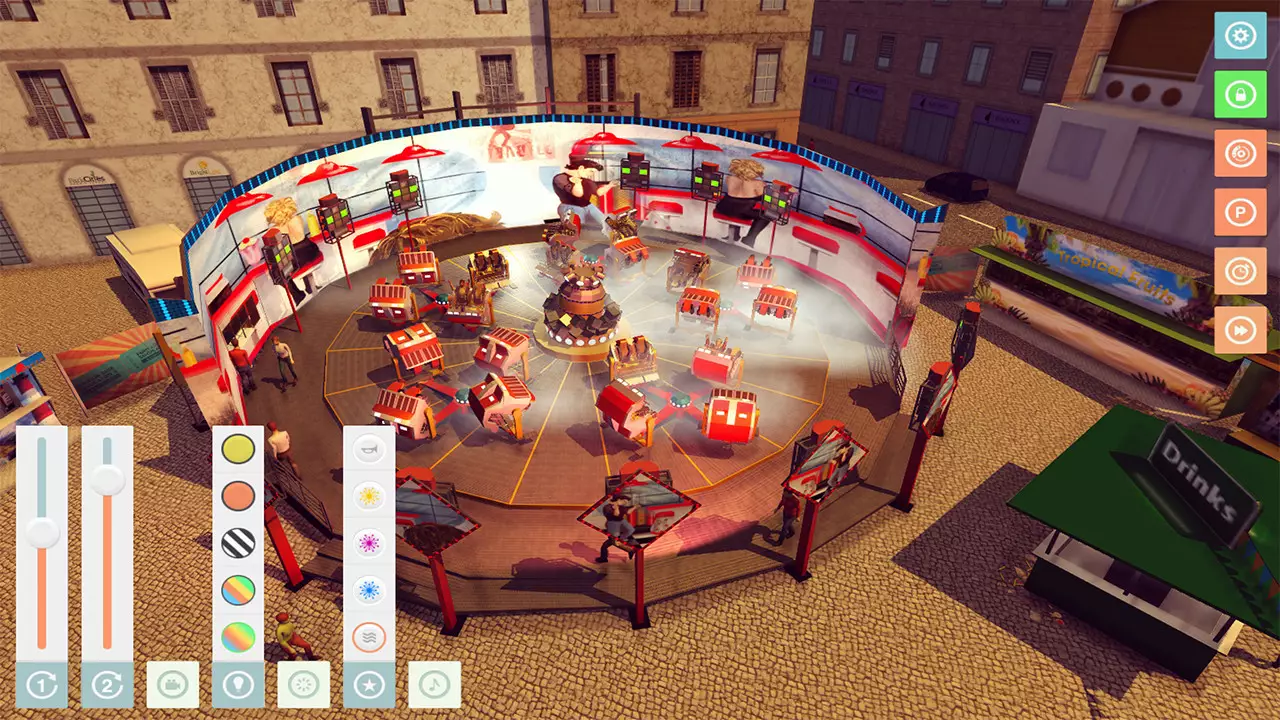
Task: Select the disc recording icon on the sidebar
Action: click(x=1240, y=154)
